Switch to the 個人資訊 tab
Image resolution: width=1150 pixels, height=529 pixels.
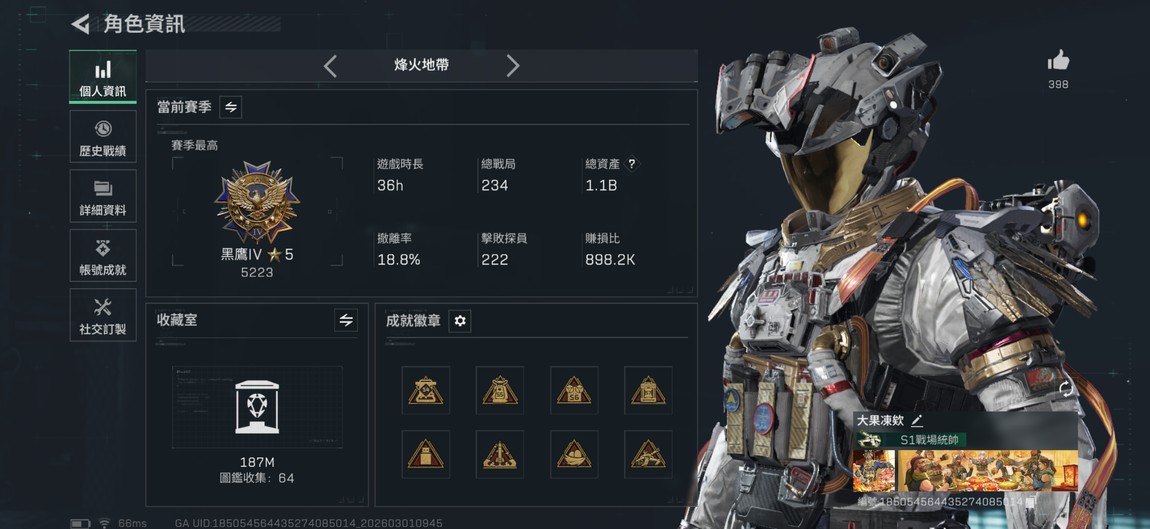click(x=103, y=77)
